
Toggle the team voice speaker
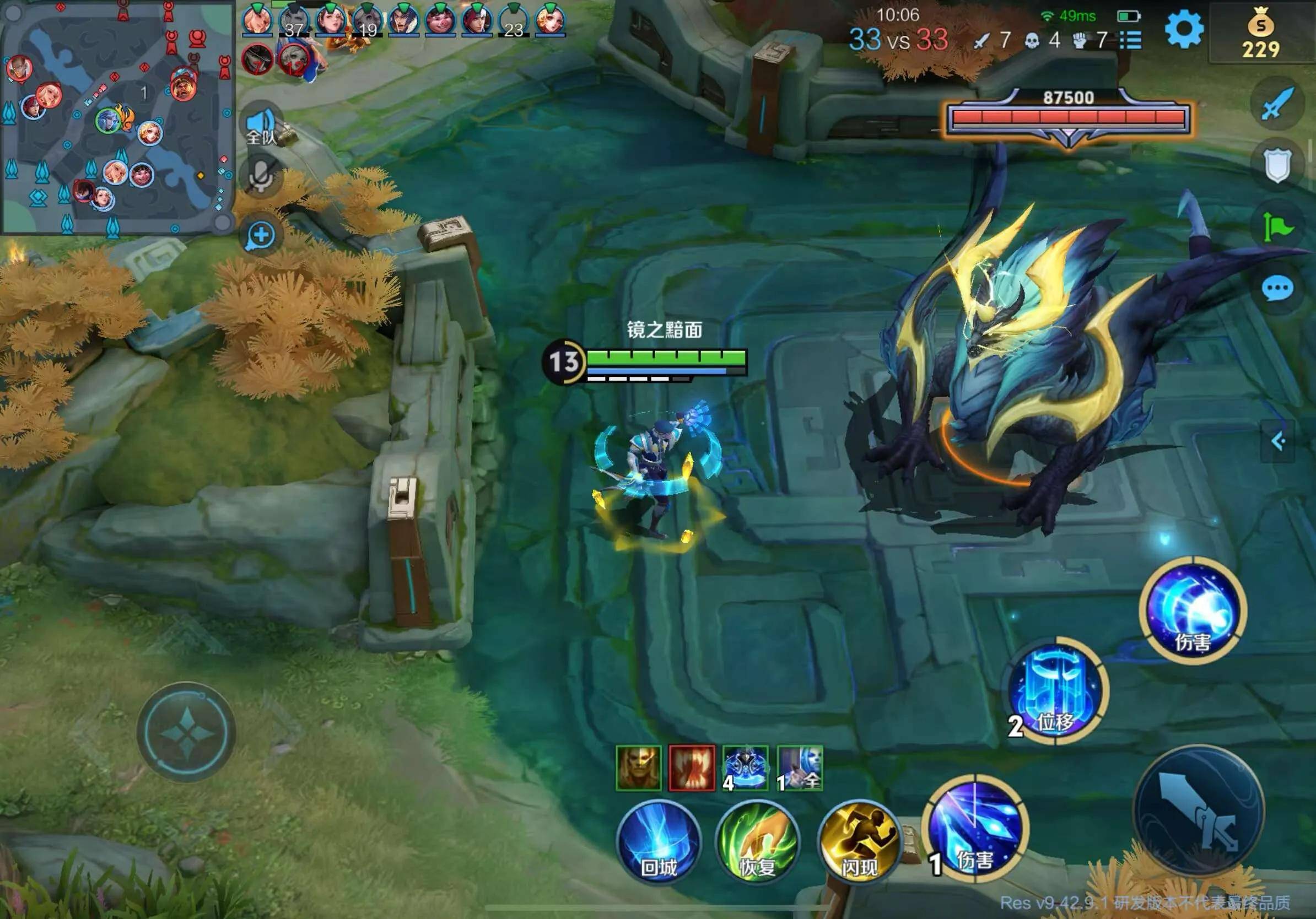tap(261, 126)
